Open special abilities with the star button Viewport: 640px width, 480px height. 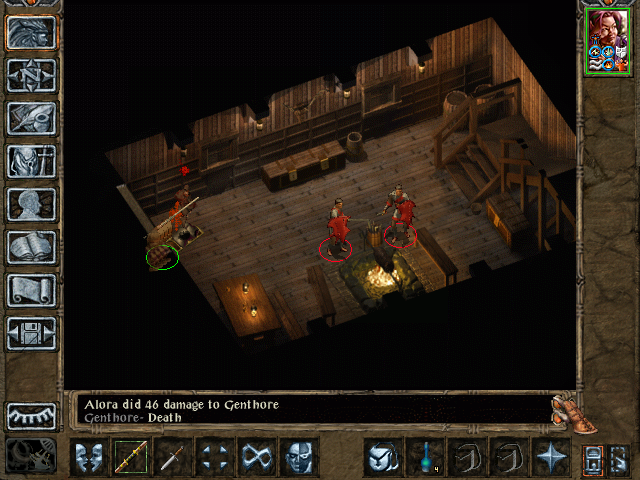pos(550,457)
